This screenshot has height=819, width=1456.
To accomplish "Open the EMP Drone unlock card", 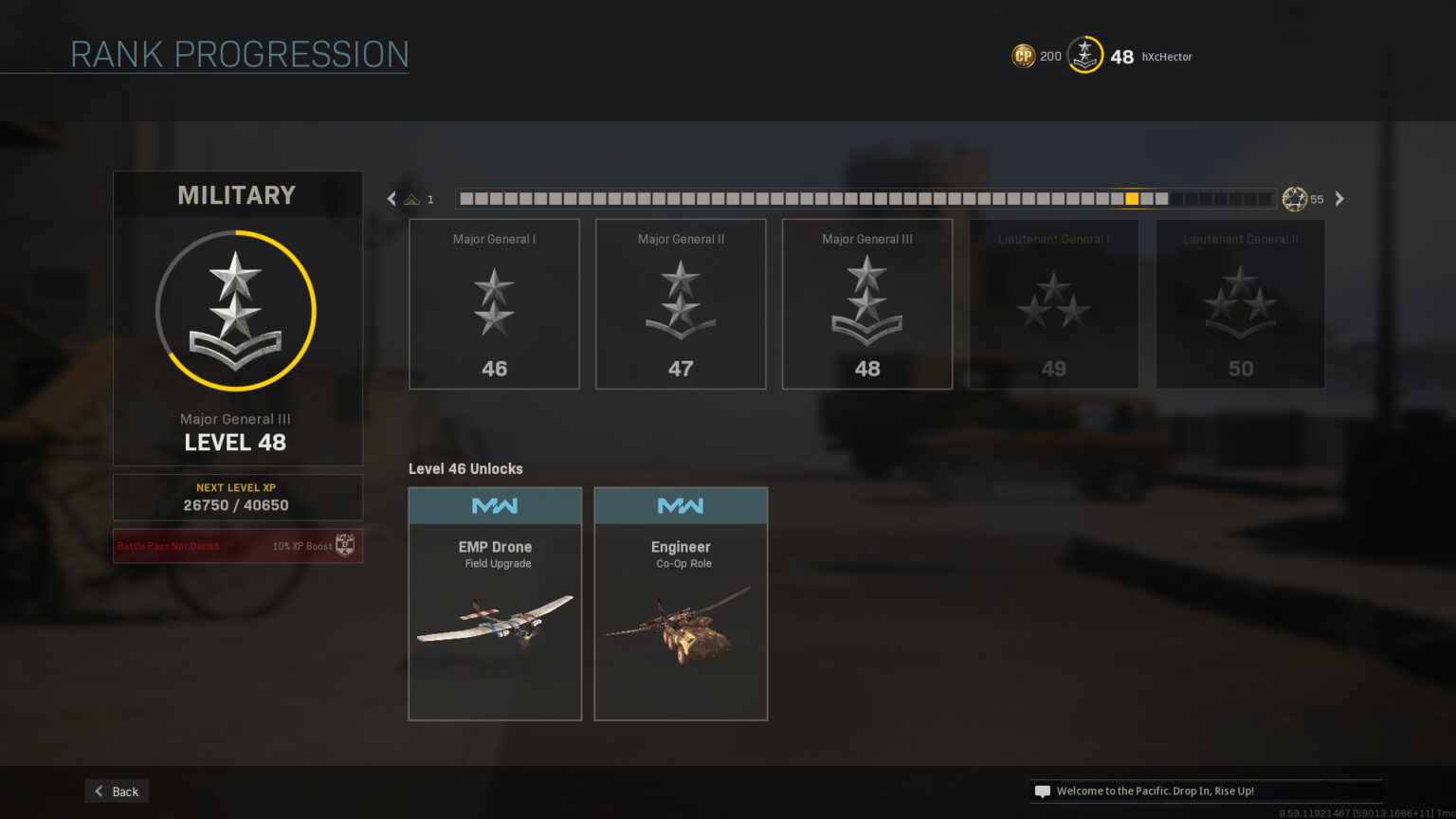I will (x=495, y=603).
